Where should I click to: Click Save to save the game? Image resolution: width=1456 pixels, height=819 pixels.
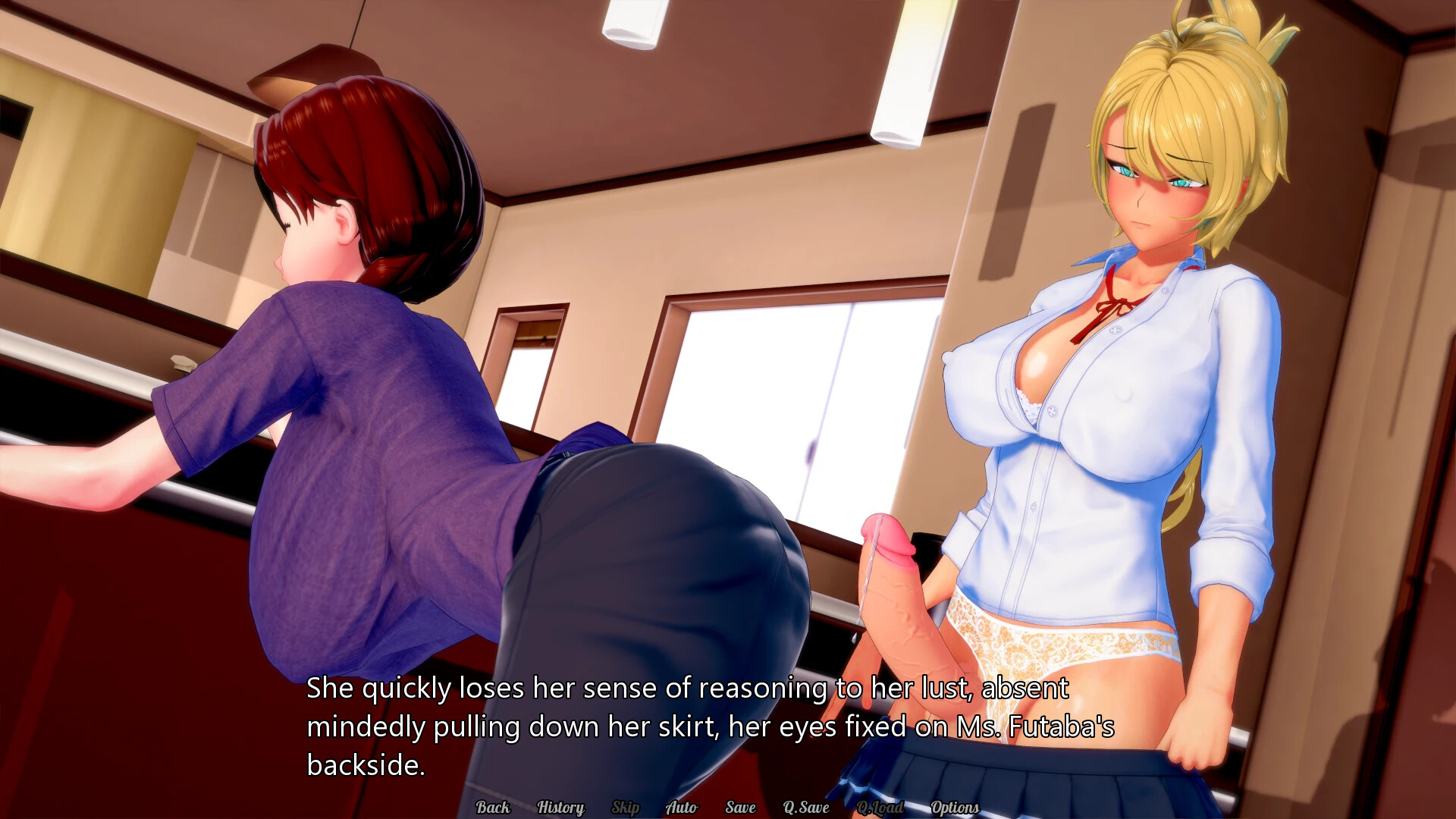coord(740,808)
